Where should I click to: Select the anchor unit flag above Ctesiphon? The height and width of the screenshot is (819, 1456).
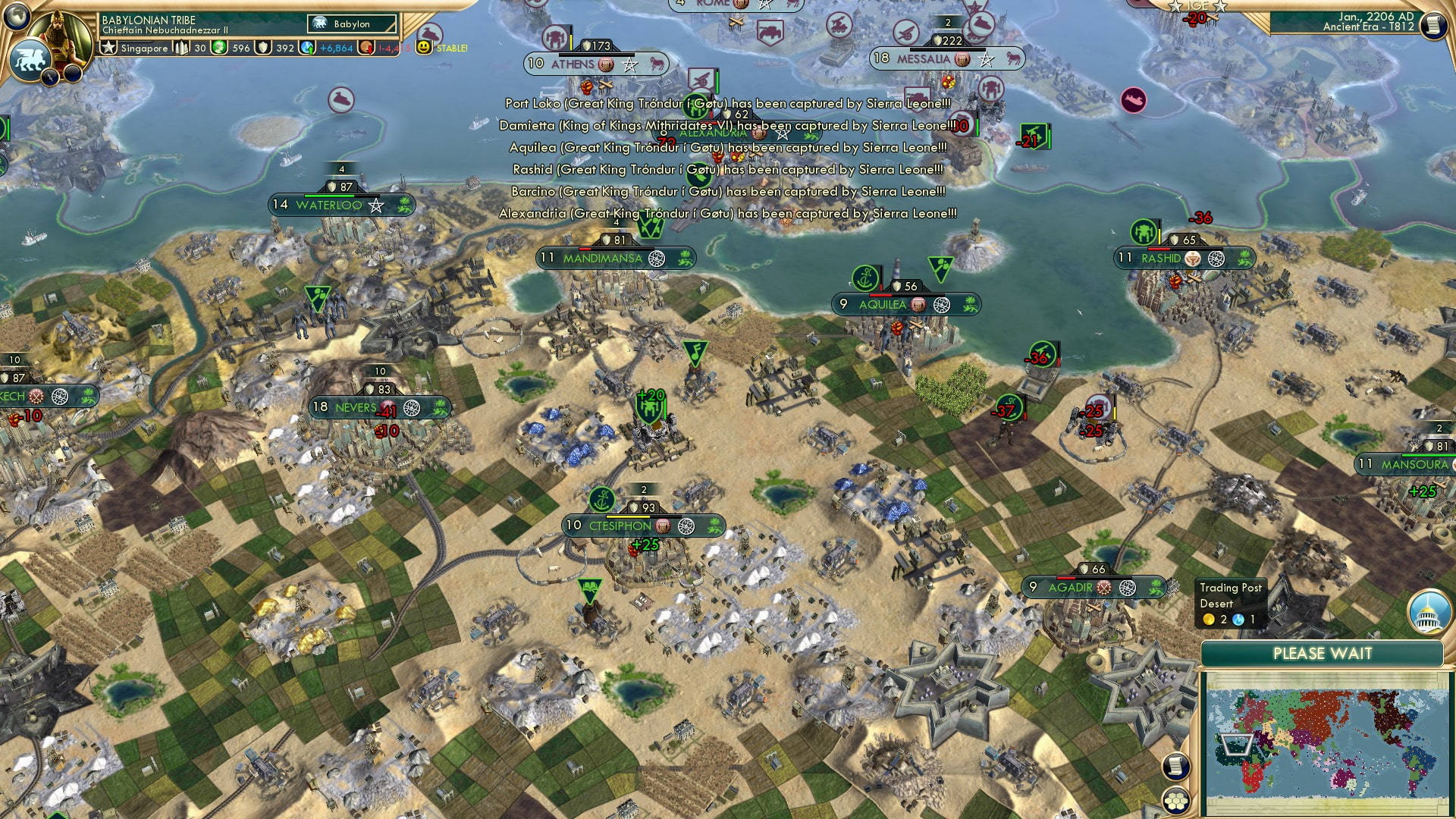(x=601, y=500)
